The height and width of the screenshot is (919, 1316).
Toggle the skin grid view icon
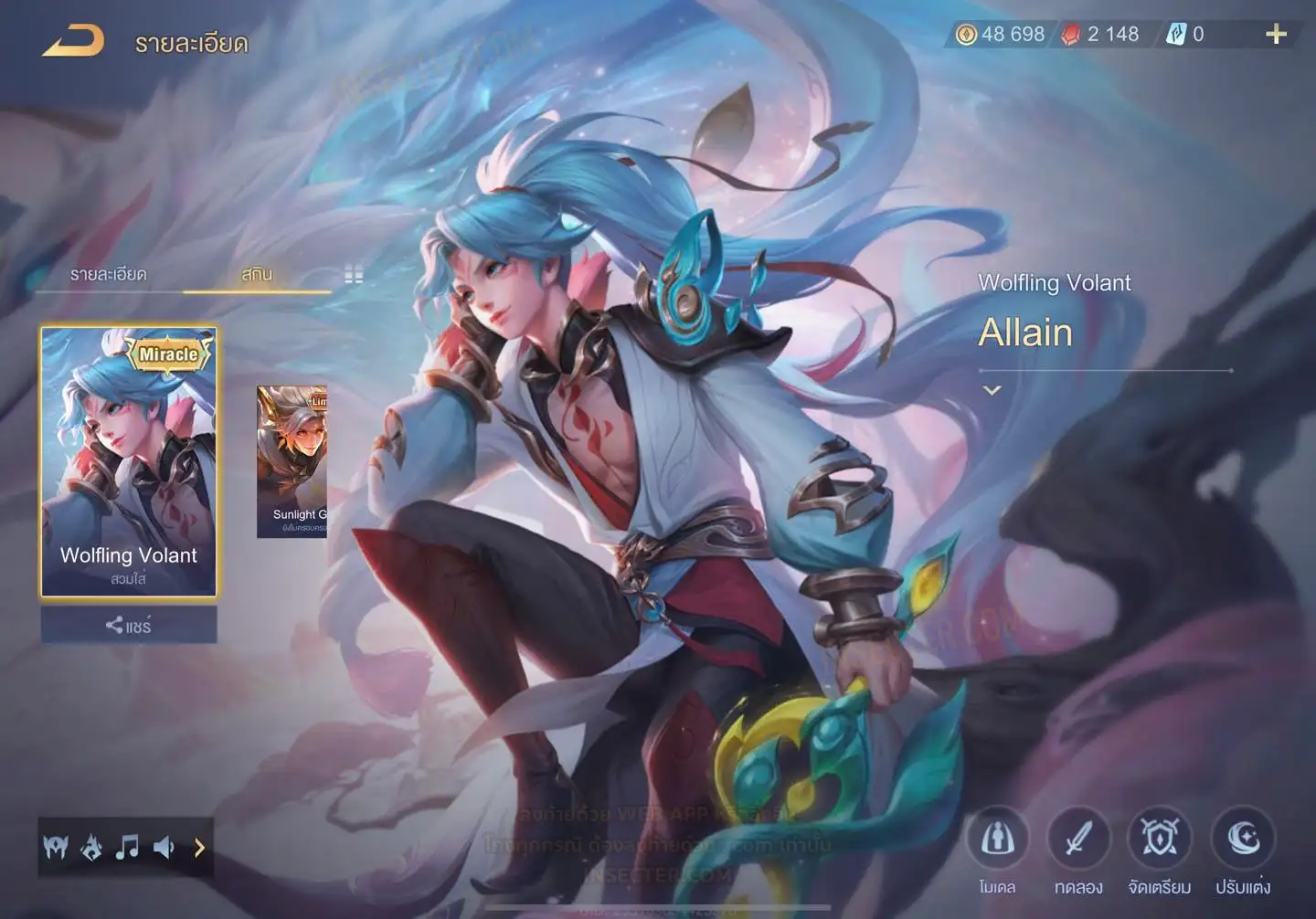[x=354, y=274]
